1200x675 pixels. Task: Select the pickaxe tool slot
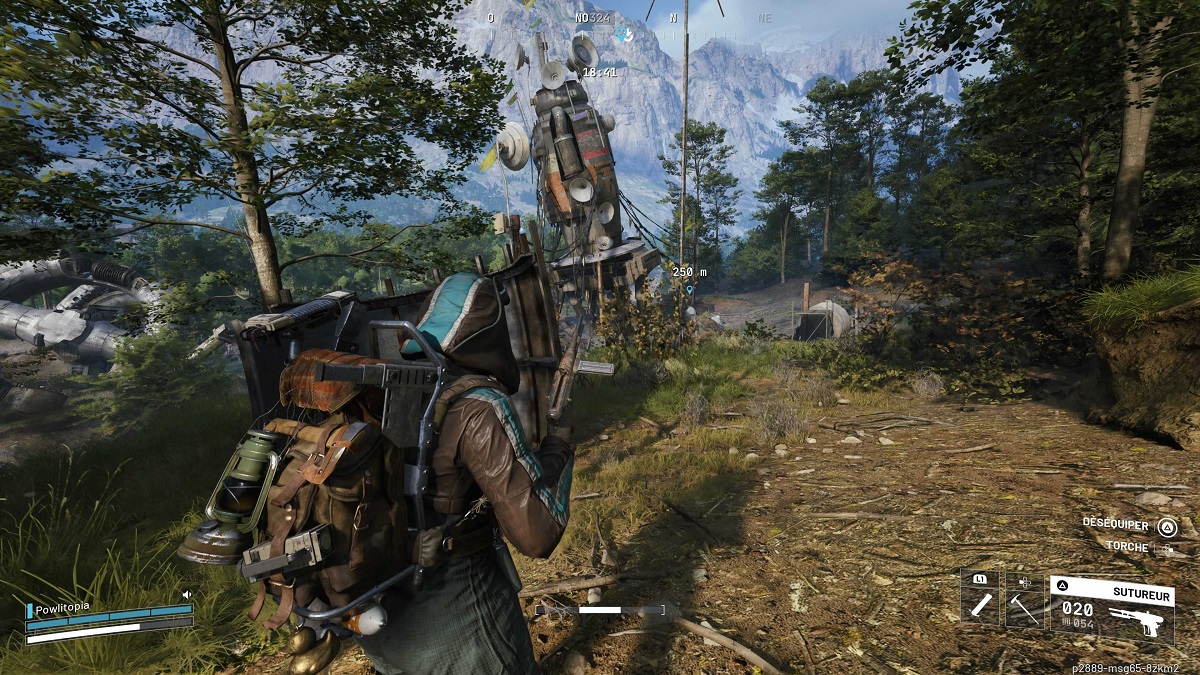pos(1024,600)
